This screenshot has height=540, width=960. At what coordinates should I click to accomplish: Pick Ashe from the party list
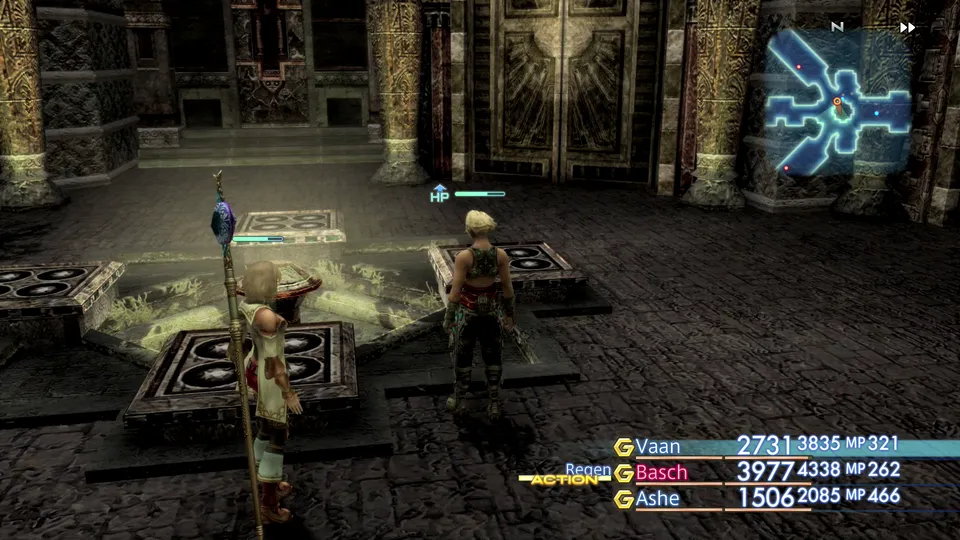click(657, 498)
